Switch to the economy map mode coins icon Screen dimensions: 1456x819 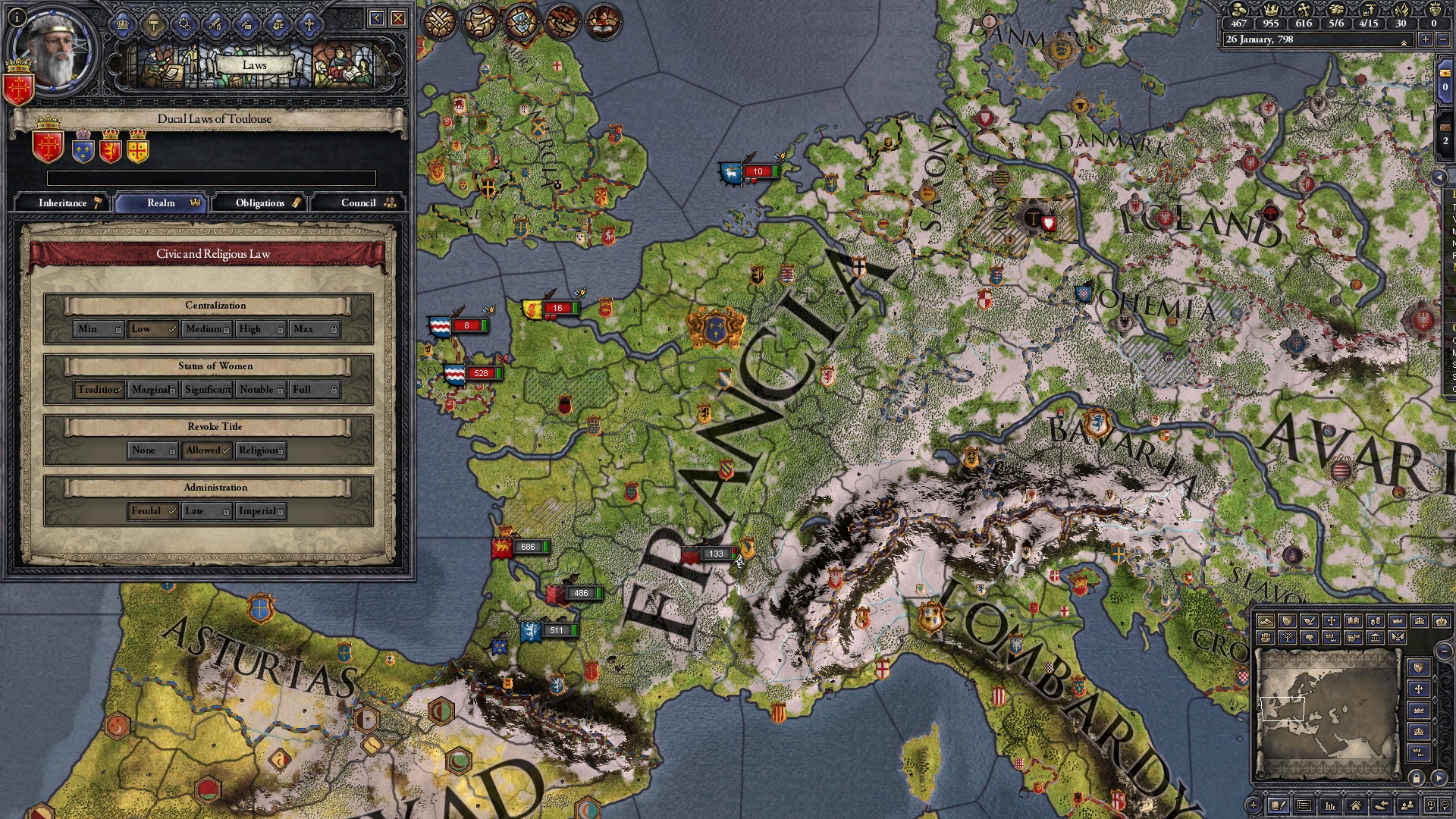click(x=1376, y=622)
